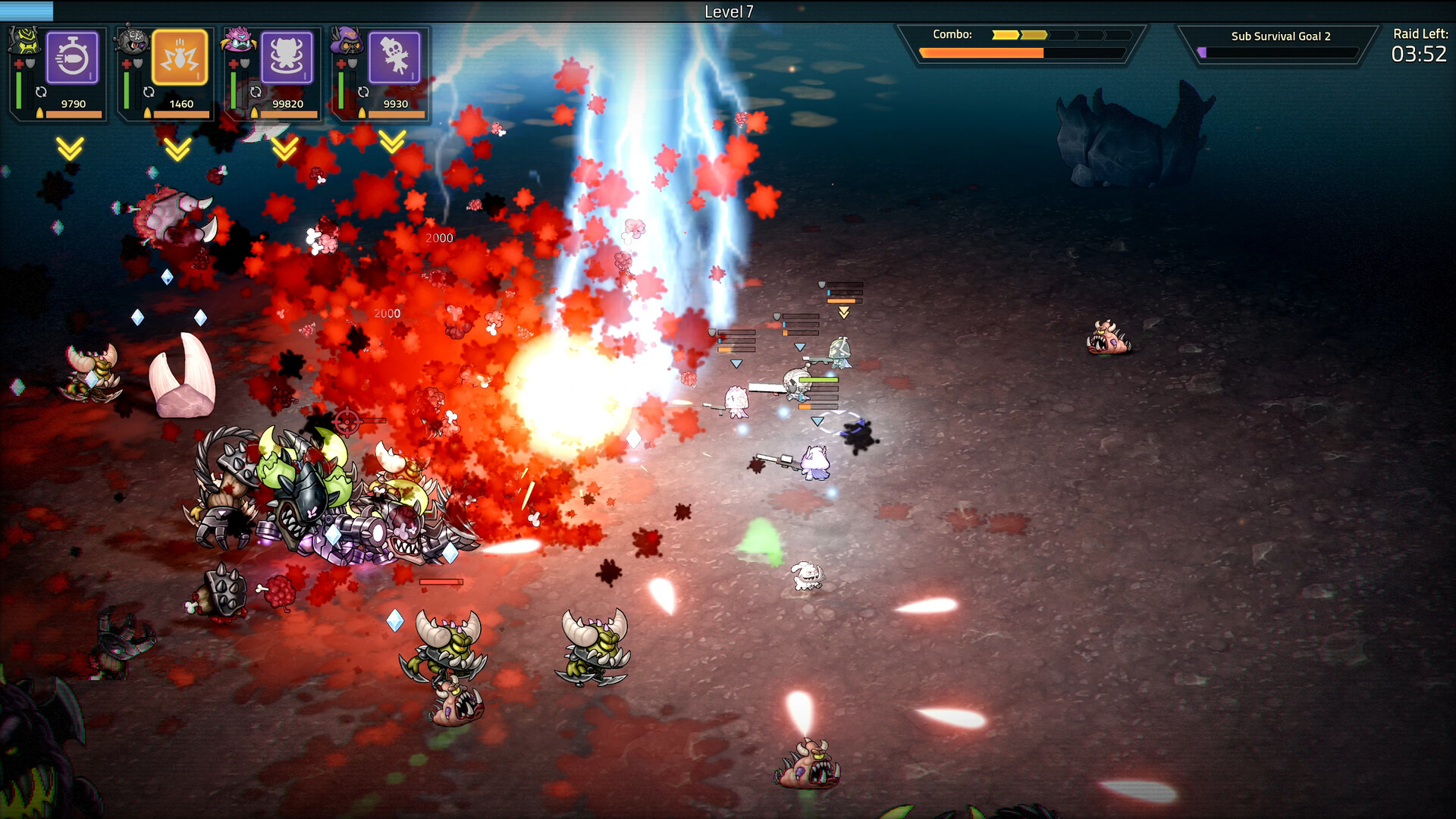Screen dimensions: 1456x819
Task: Select the gray bomb-head squad member portrait
Action: click(x=133, y=40)
